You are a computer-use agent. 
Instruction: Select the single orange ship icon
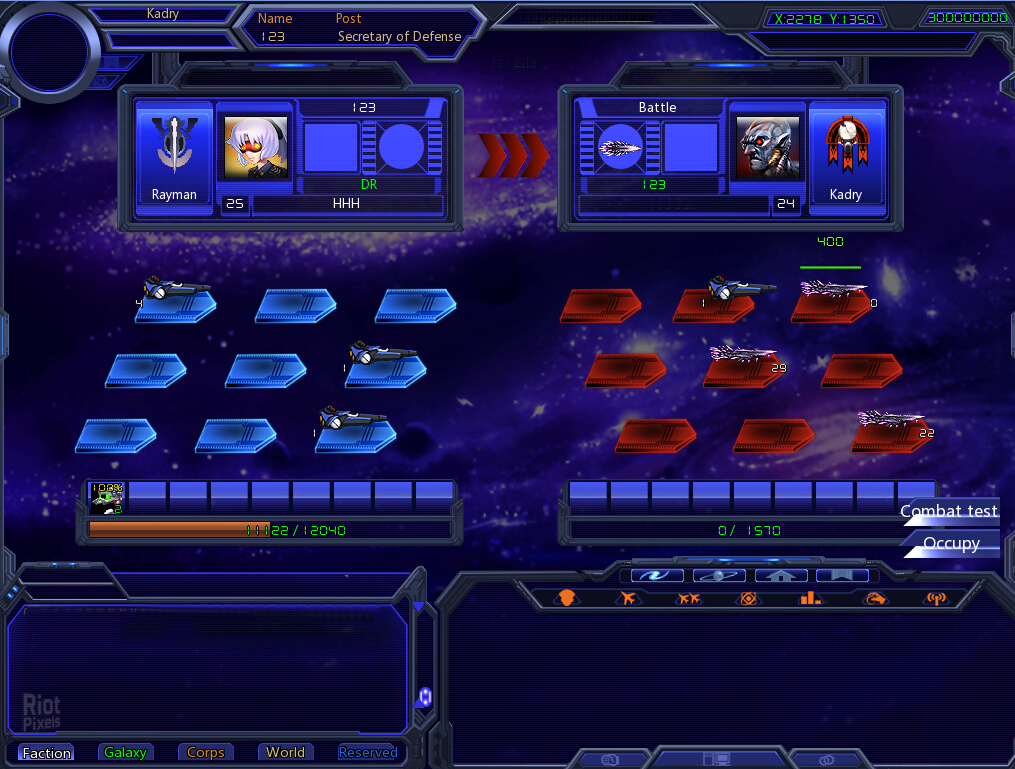tap(628, 598)
